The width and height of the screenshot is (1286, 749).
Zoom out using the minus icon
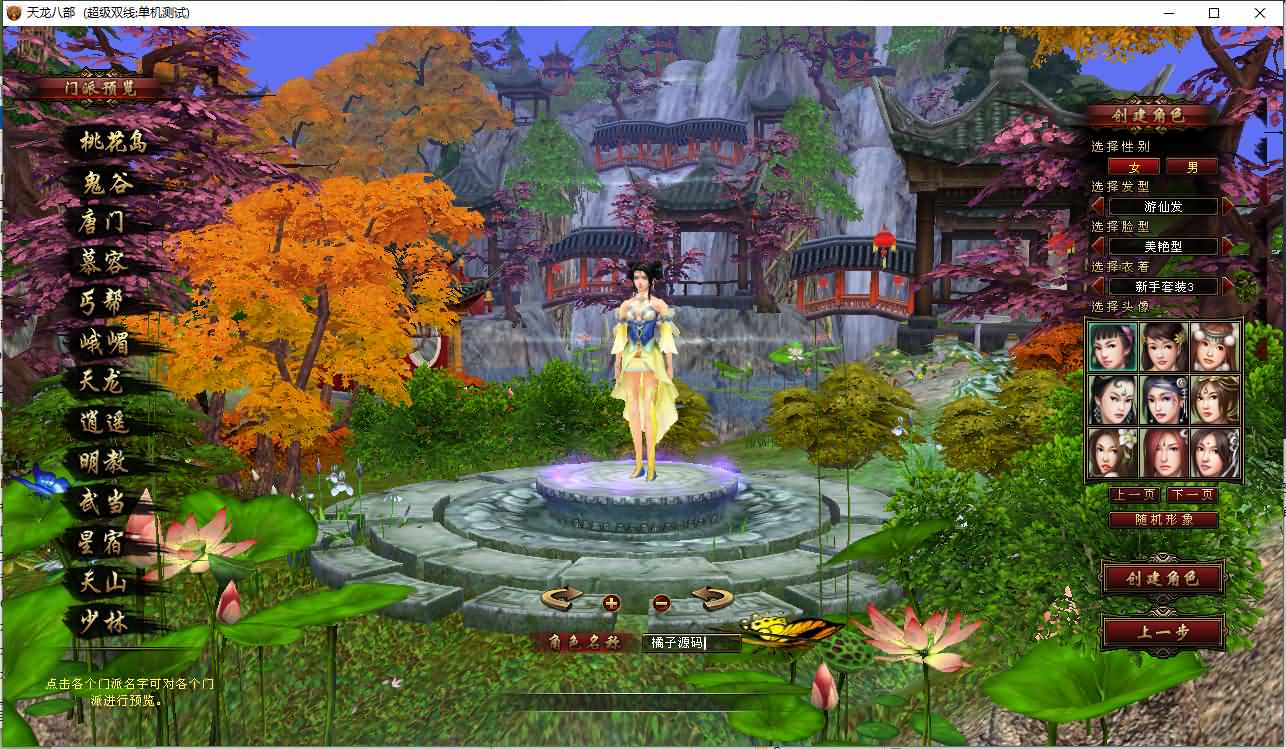point(660,603)
